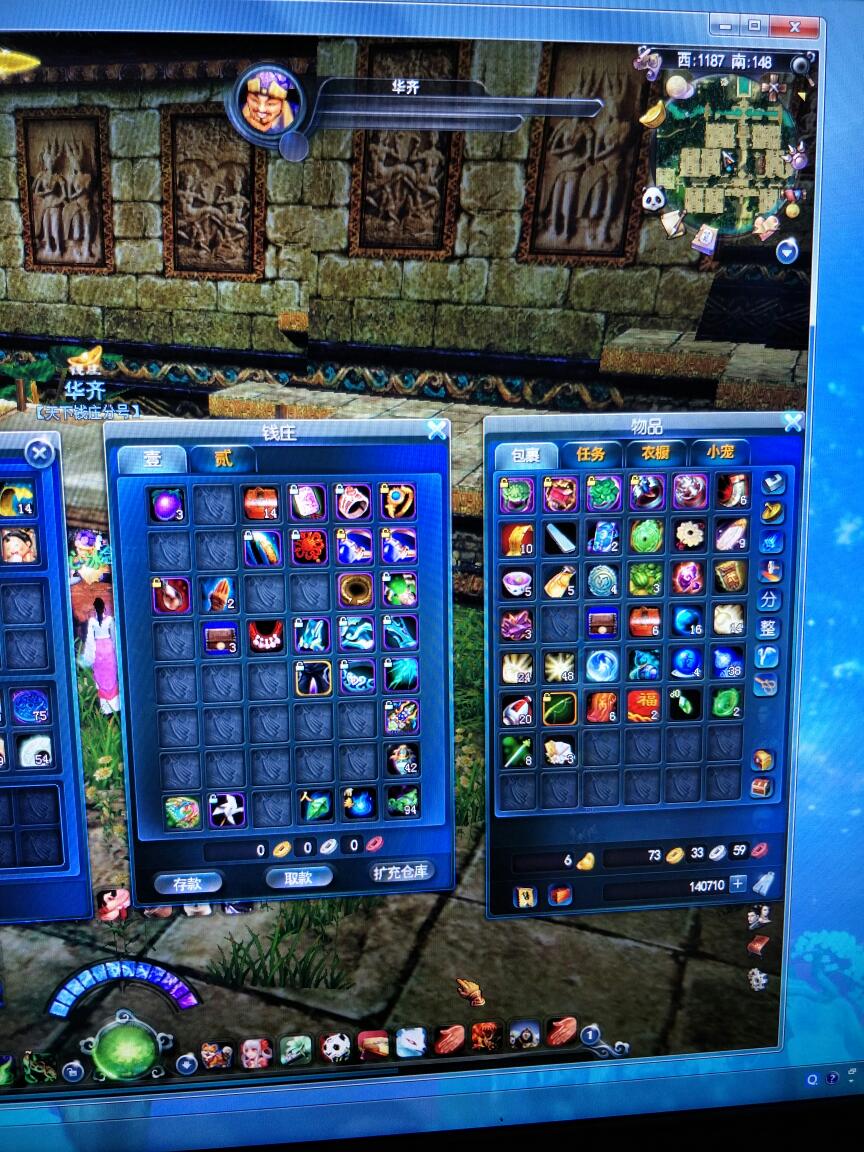The height and width of the screenshot is (1152, 864).
Task: Open the 小宠 pet tab
Action: 719,453
